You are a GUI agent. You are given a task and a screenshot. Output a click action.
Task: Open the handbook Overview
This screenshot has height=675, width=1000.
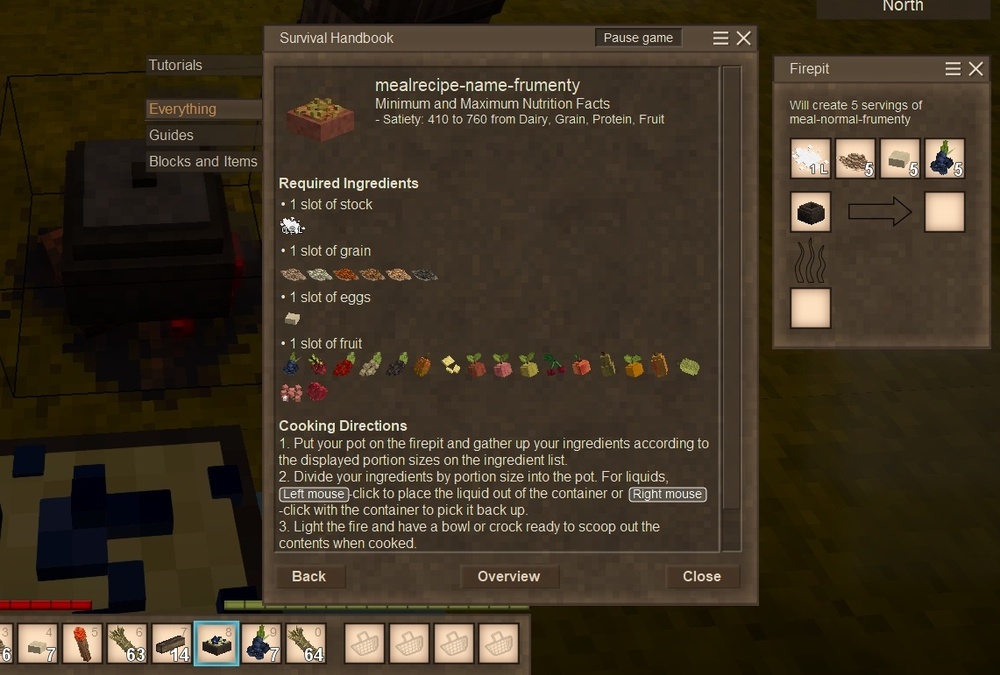[x=509, y=576]
